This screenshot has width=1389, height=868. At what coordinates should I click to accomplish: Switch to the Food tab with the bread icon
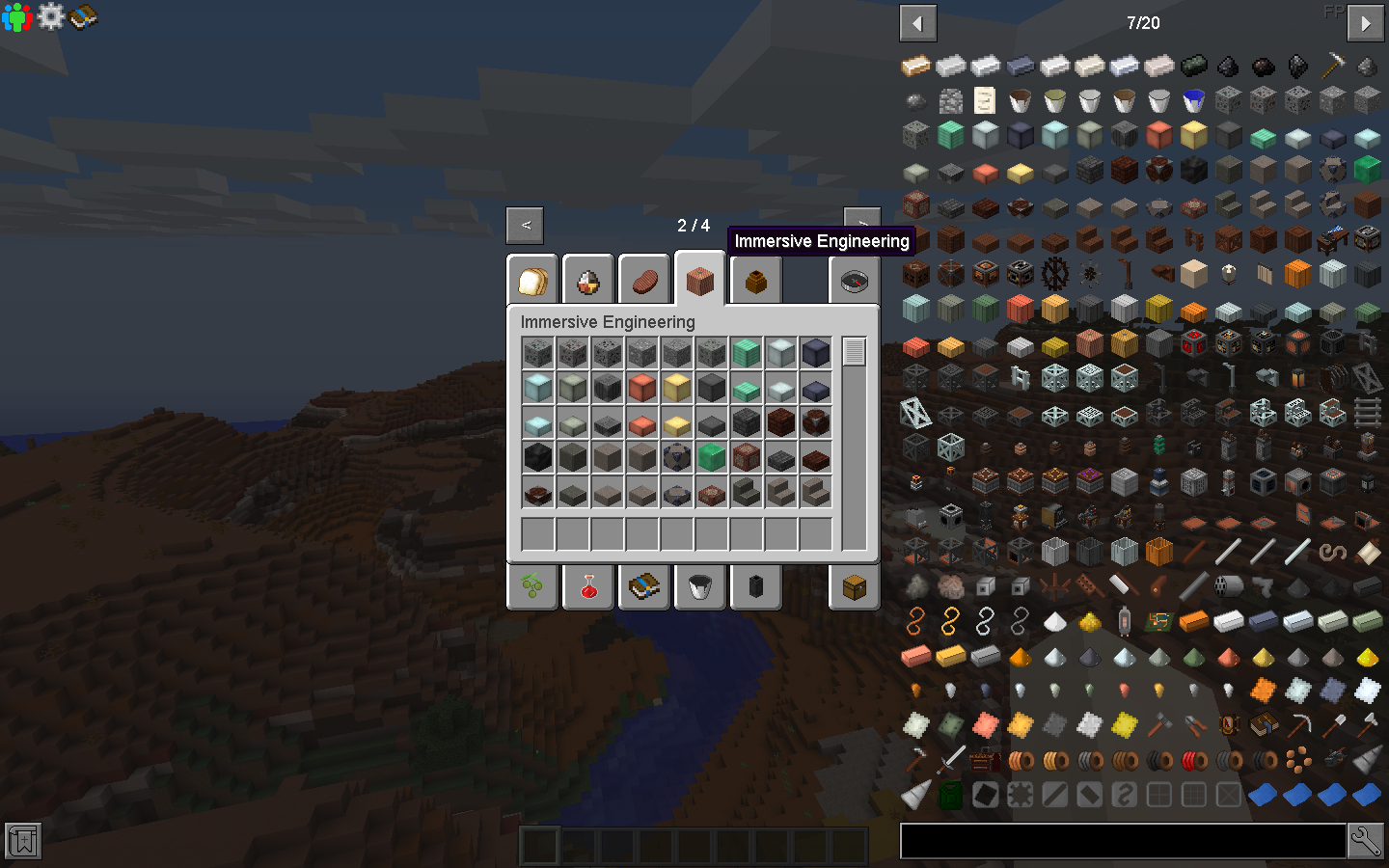tap(531, 279)
